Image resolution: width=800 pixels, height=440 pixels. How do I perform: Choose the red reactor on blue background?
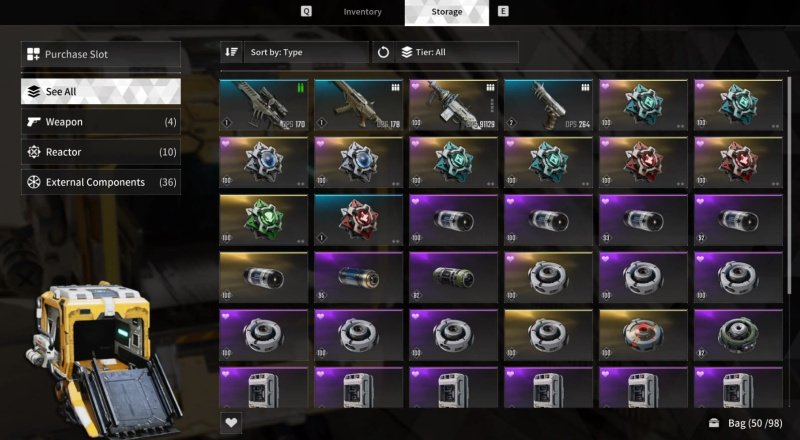click(358, 220)
